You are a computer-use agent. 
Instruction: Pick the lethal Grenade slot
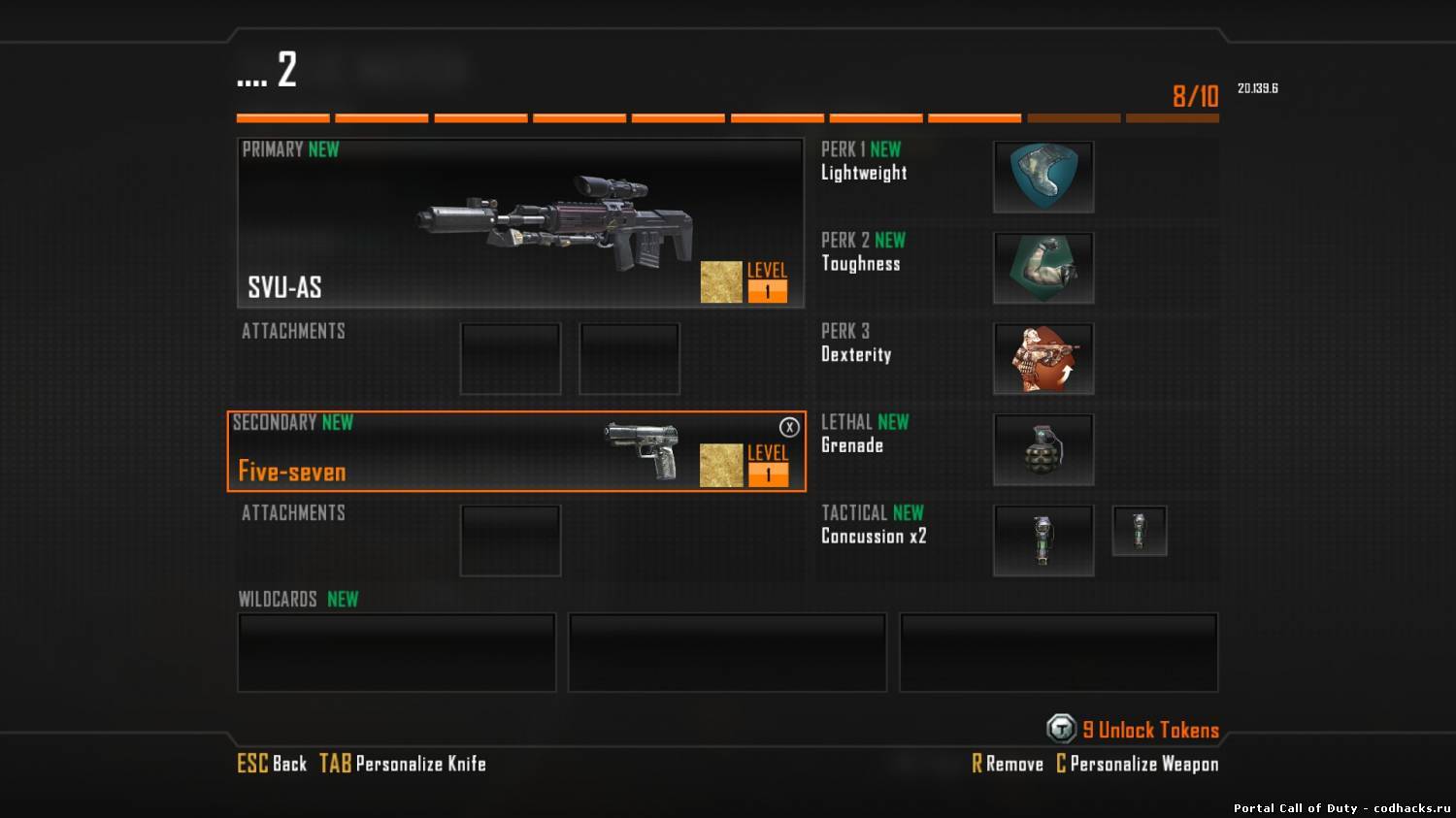click(1043, 449)
